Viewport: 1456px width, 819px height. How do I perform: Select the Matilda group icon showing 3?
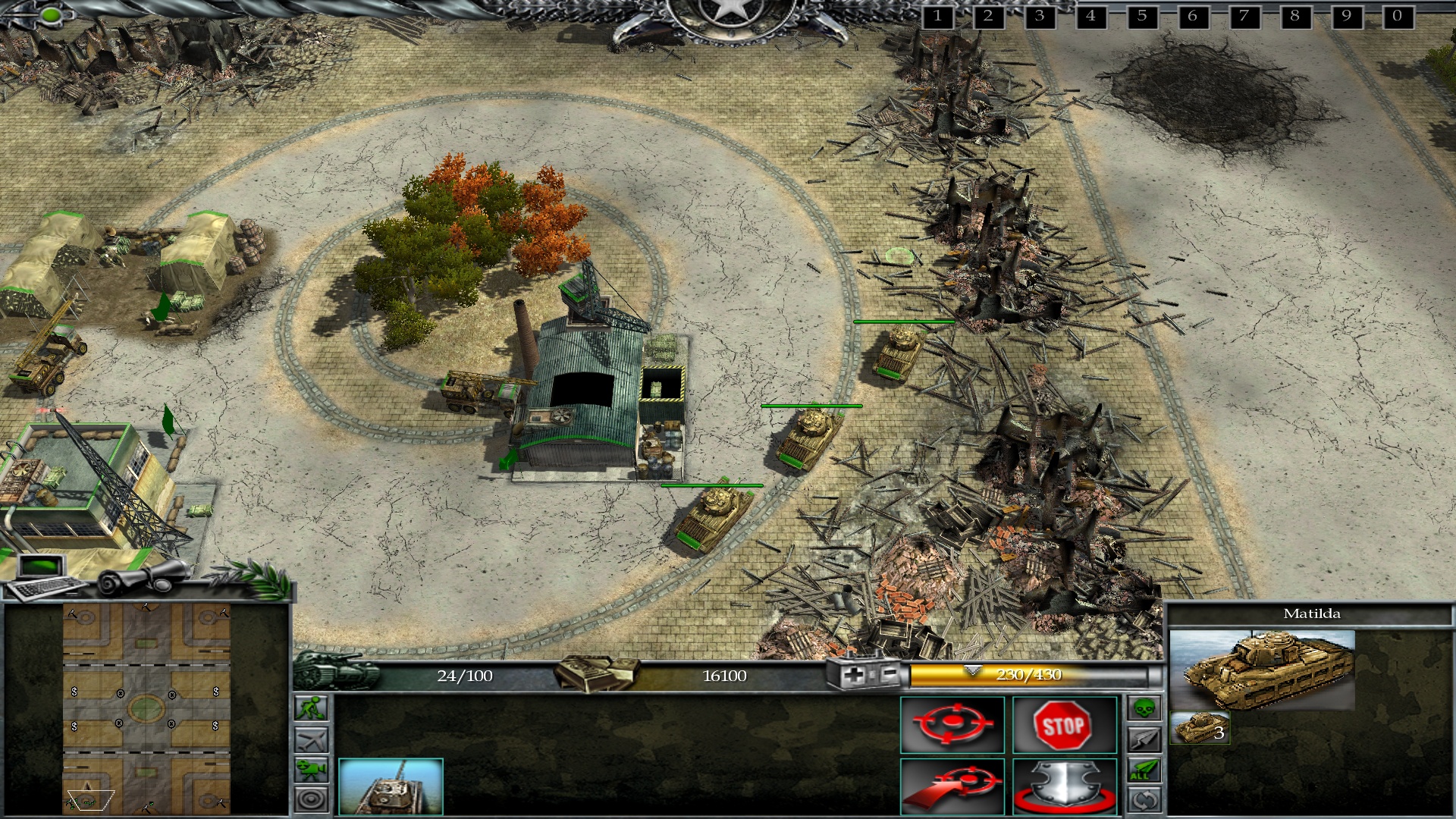(x=1200, y=728)
